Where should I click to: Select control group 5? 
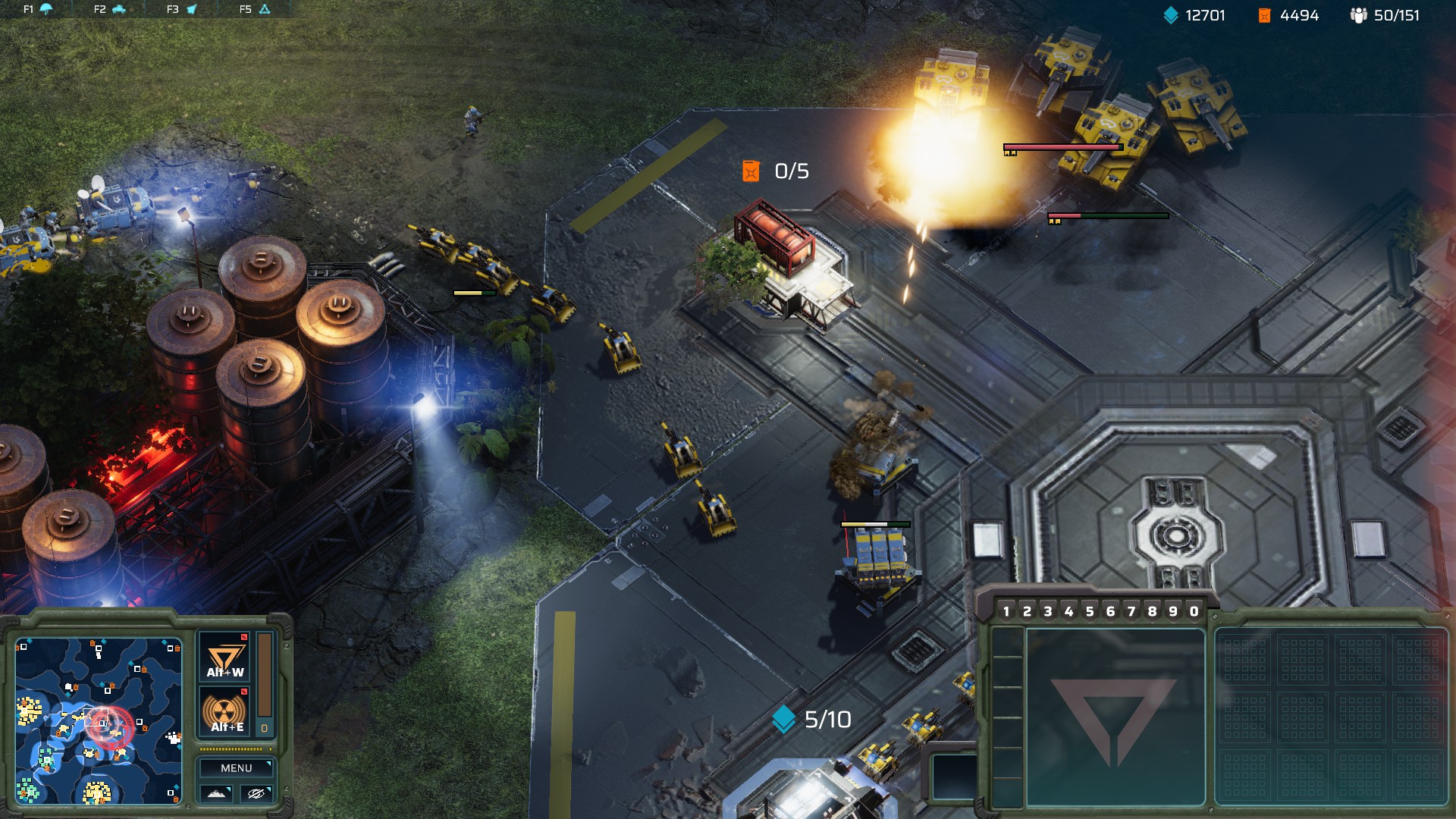1090,611
